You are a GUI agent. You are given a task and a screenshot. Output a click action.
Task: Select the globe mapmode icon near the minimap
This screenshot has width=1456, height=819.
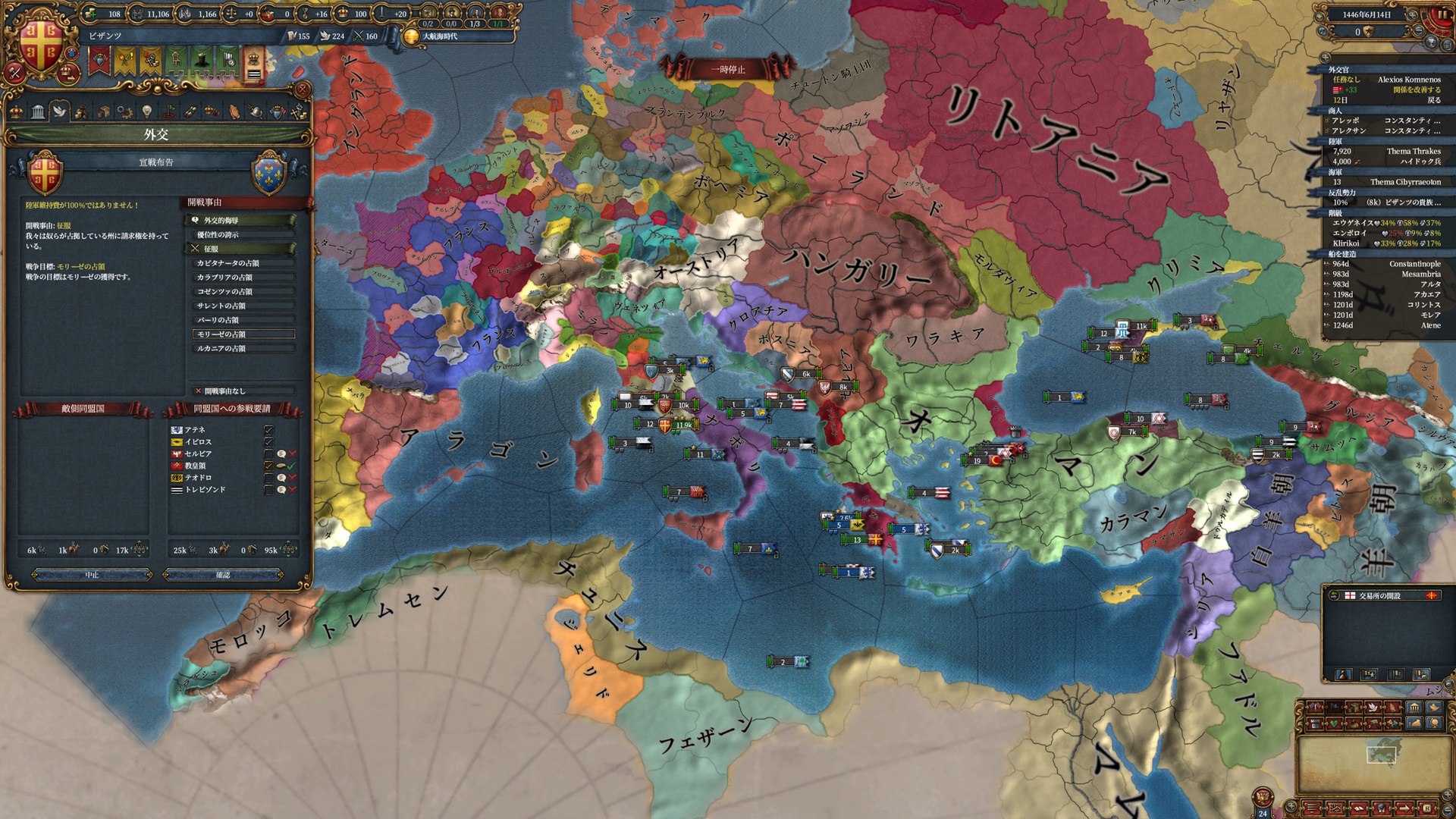[1434, 723]
